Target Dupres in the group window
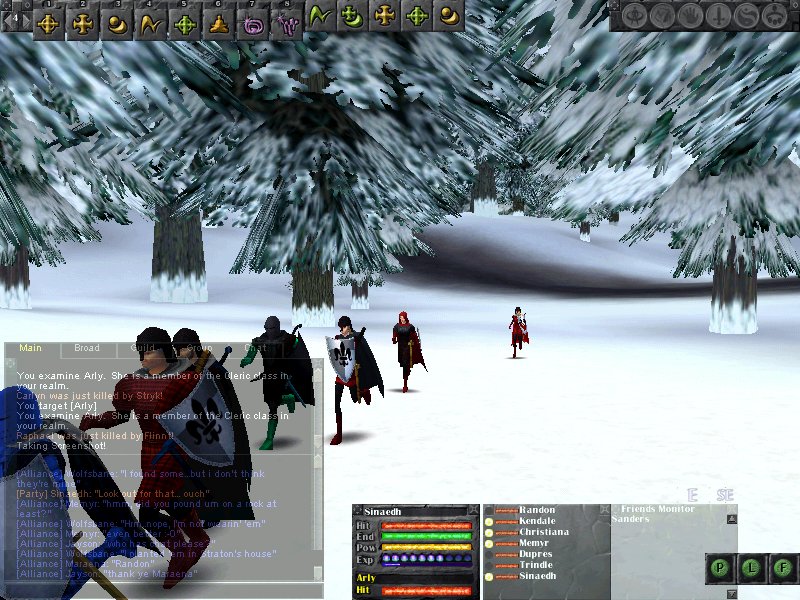Image resolution: width=800 pixels, height=600 pixels. (x=536, y=555)
